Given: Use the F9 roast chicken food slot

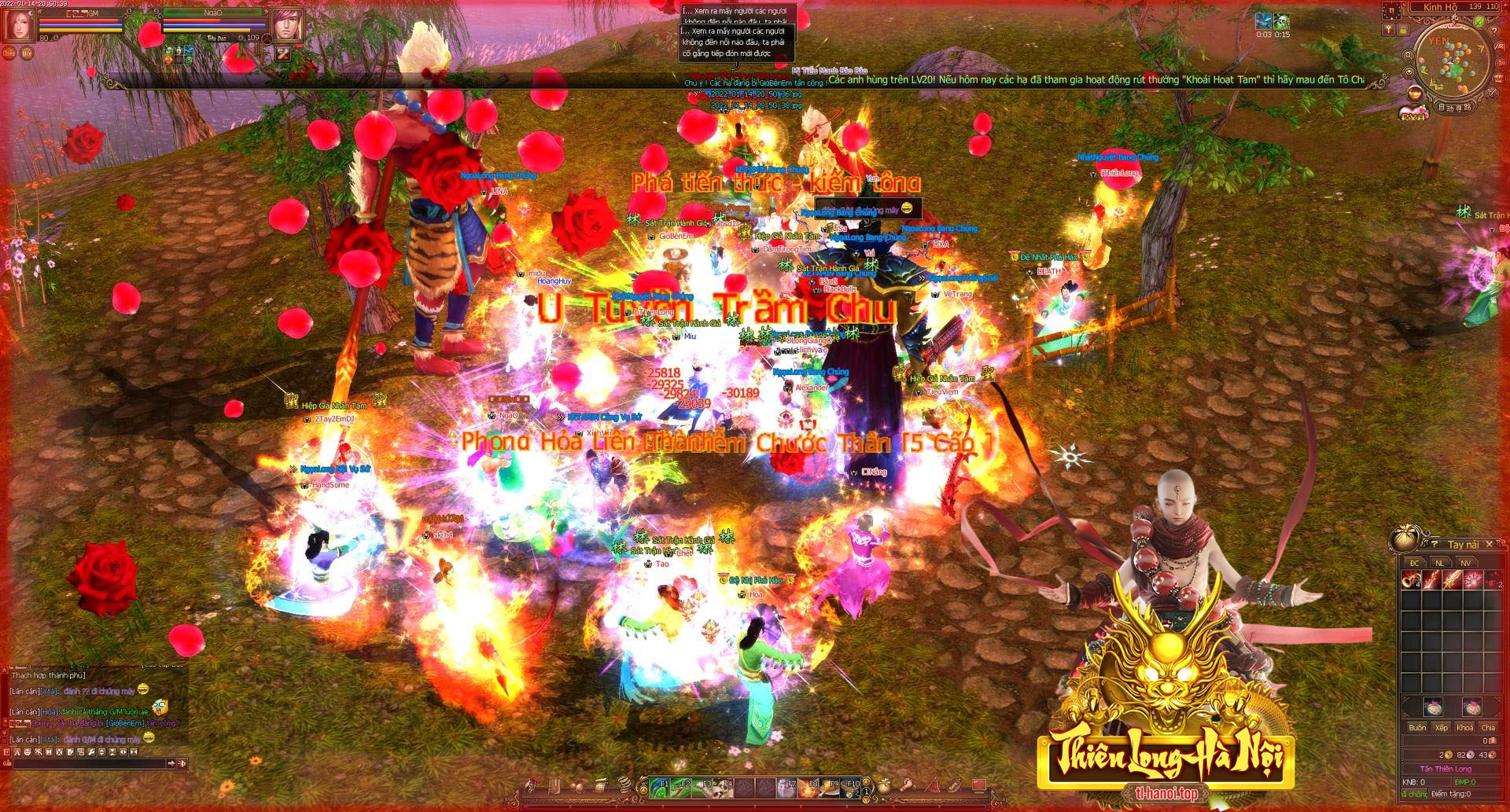Looking at the screenshot, I should (830, 786).
